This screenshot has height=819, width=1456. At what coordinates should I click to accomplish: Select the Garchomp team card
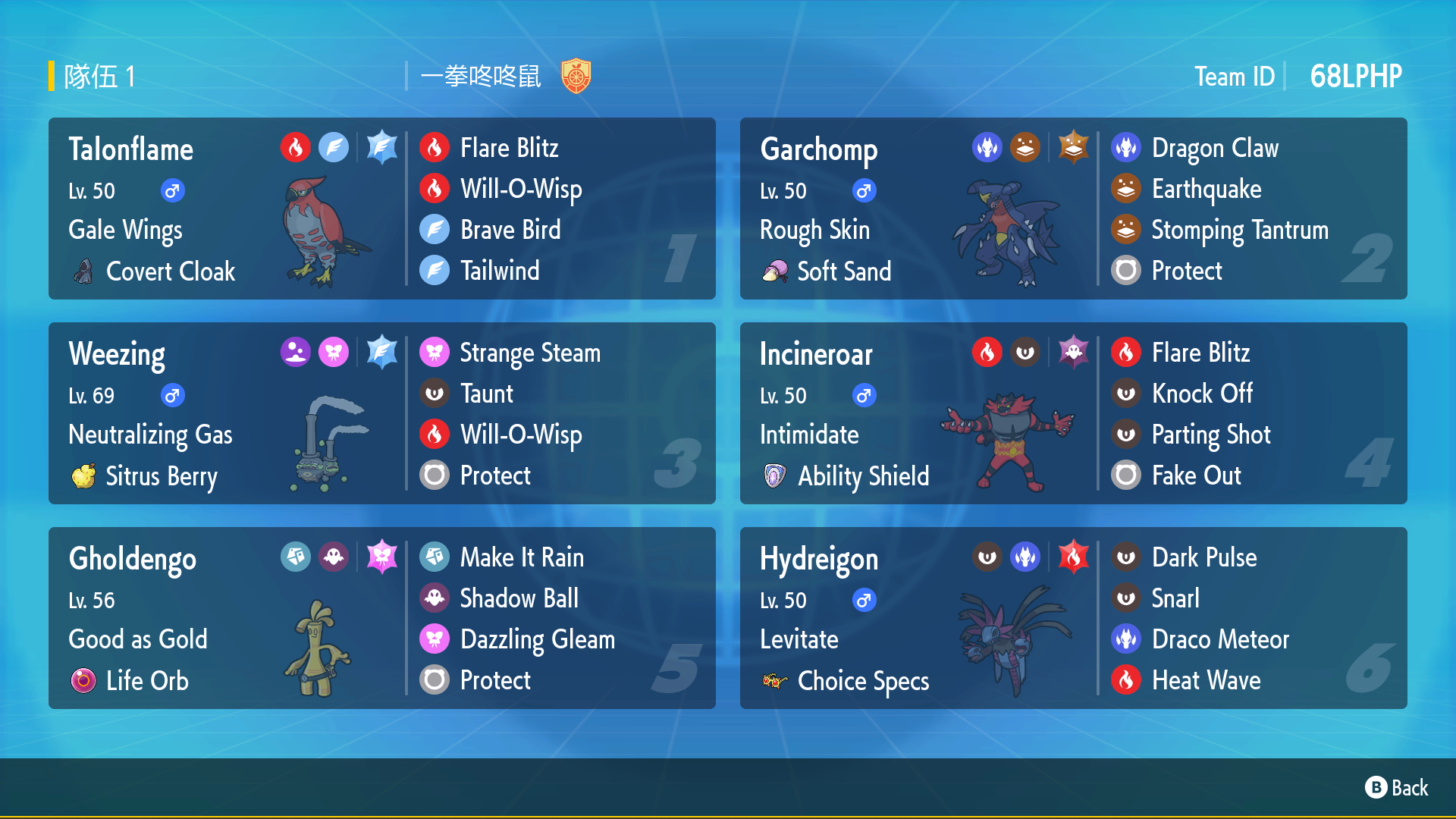pos(1073,209)
